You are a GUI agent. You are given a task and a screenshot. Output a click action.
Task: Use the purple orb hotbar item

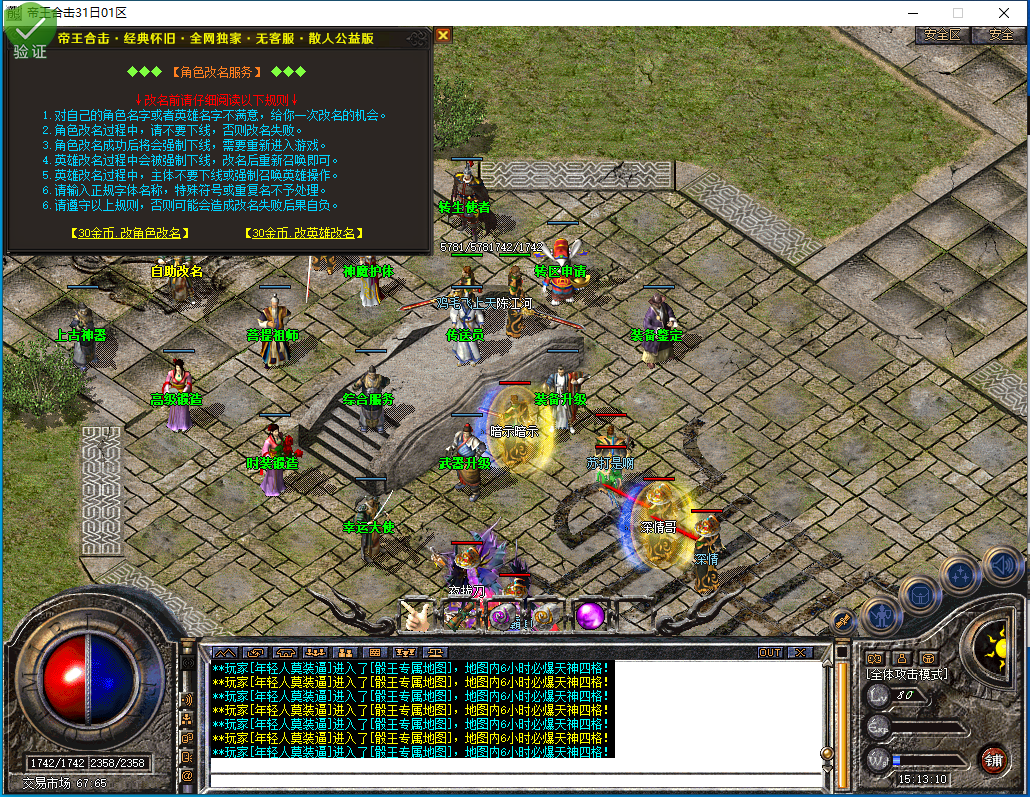(589, 615)
